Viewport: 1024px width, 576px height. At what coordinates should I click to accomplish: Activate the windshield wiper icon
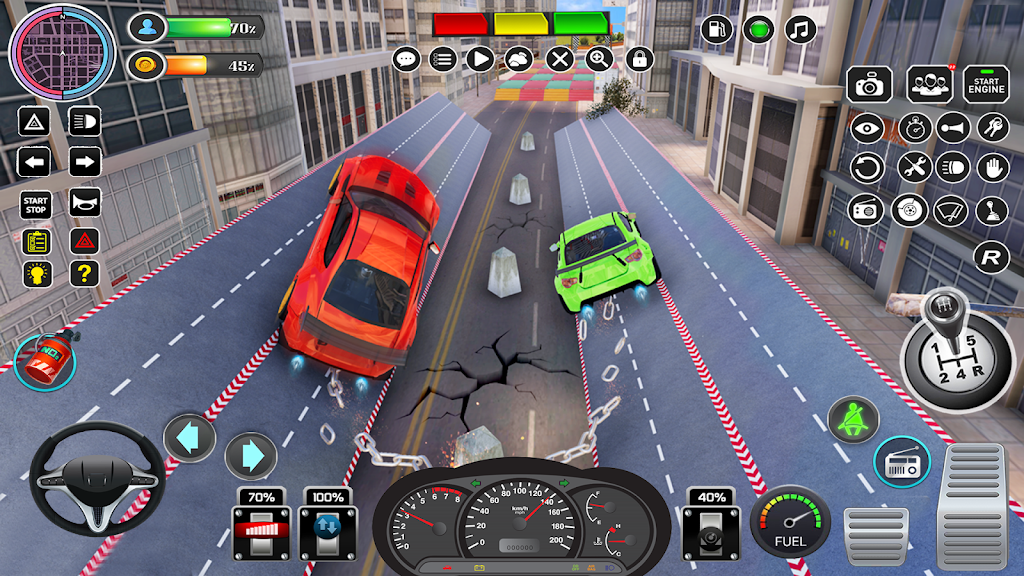pos(951,210)
